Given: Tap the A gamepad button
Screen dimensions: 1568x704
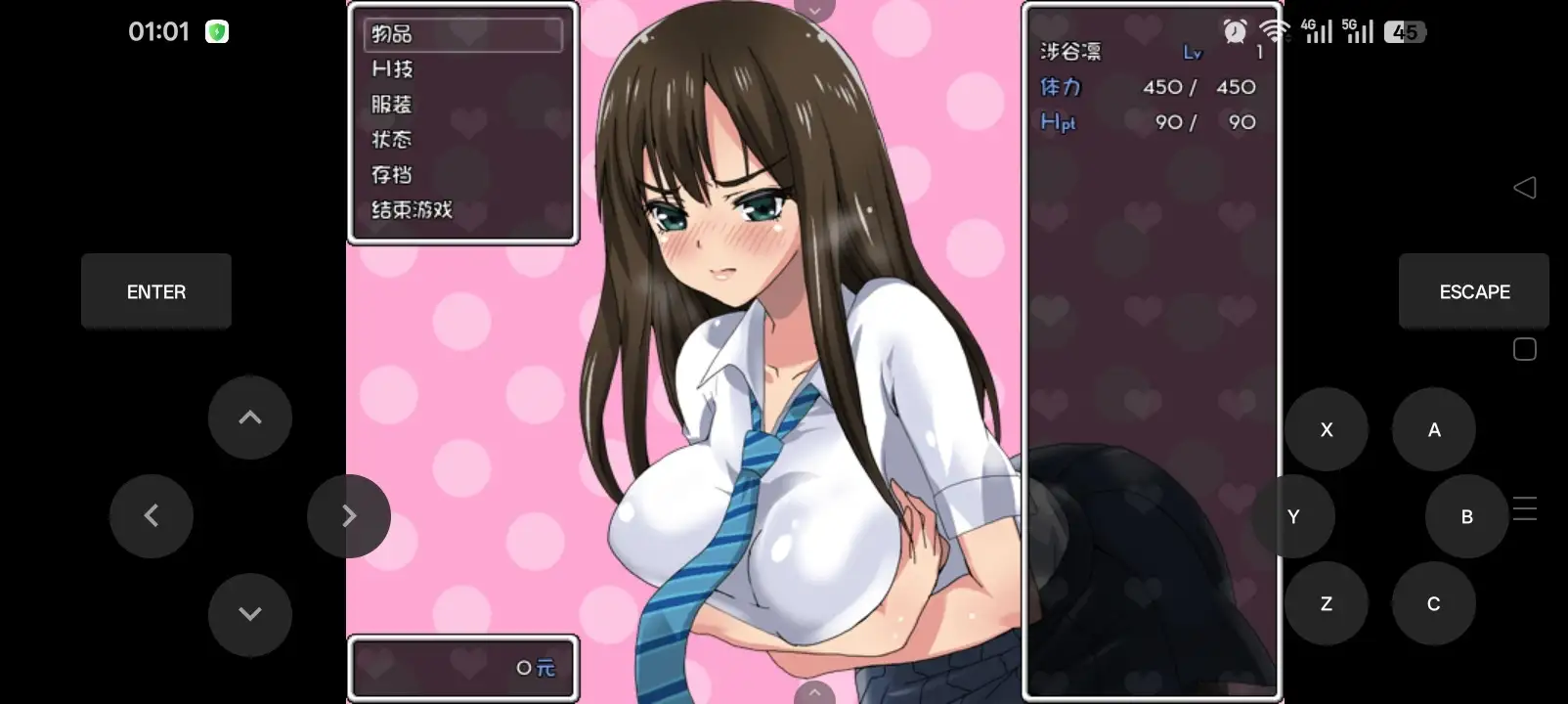Looking at the screenshot, I should click(x=1433, y=429).
